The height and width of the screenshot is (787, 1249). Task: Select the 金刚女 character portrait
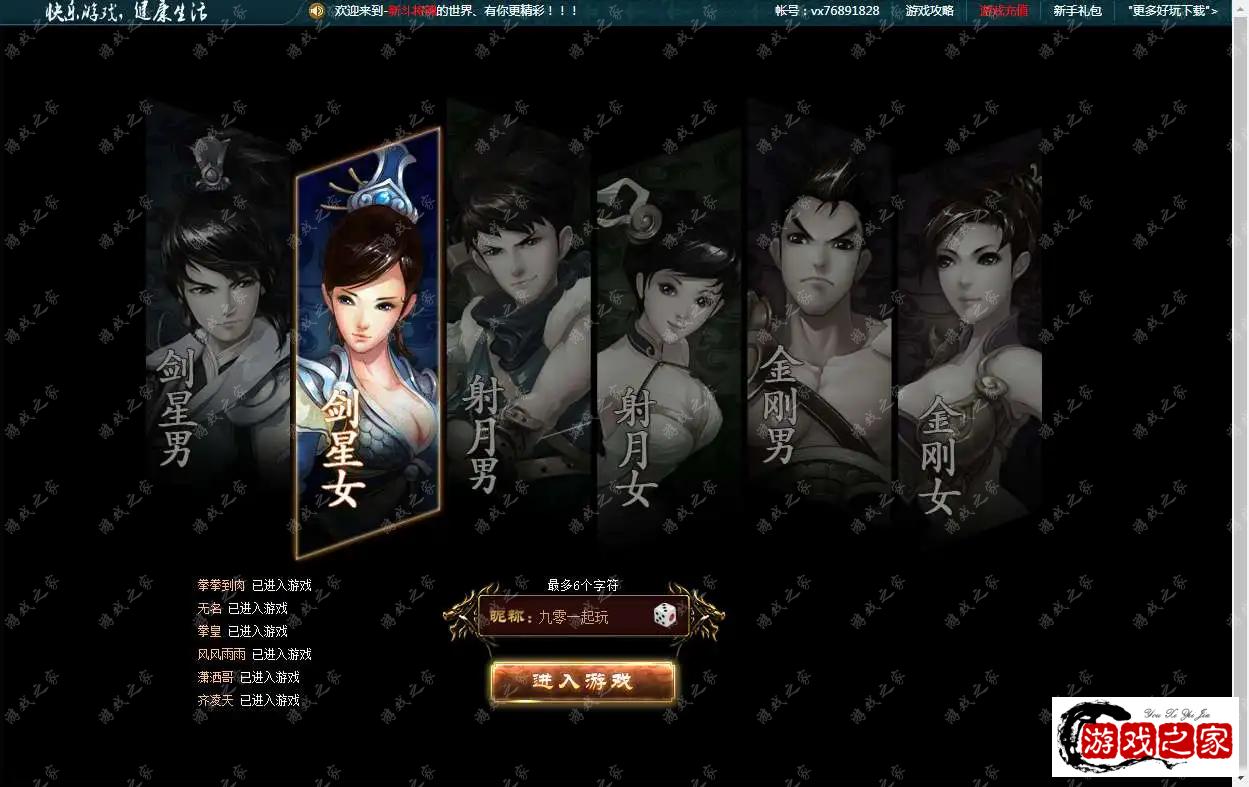click(x=968, y=340)
